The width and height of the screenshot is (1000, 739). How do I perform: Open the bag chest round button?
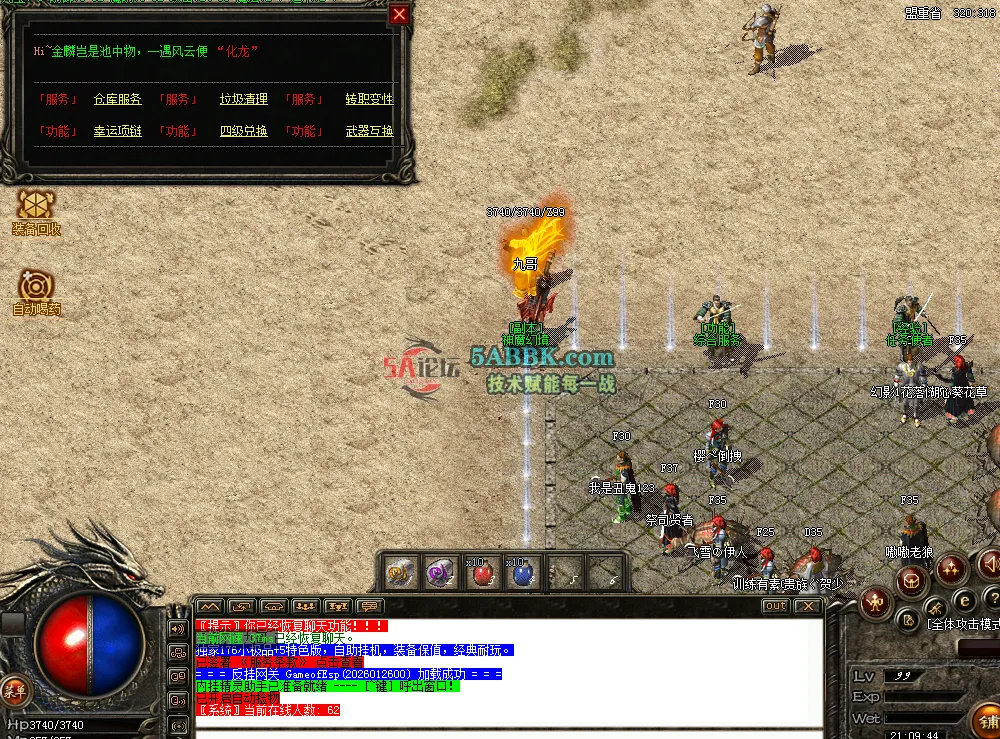click(911, 580)
